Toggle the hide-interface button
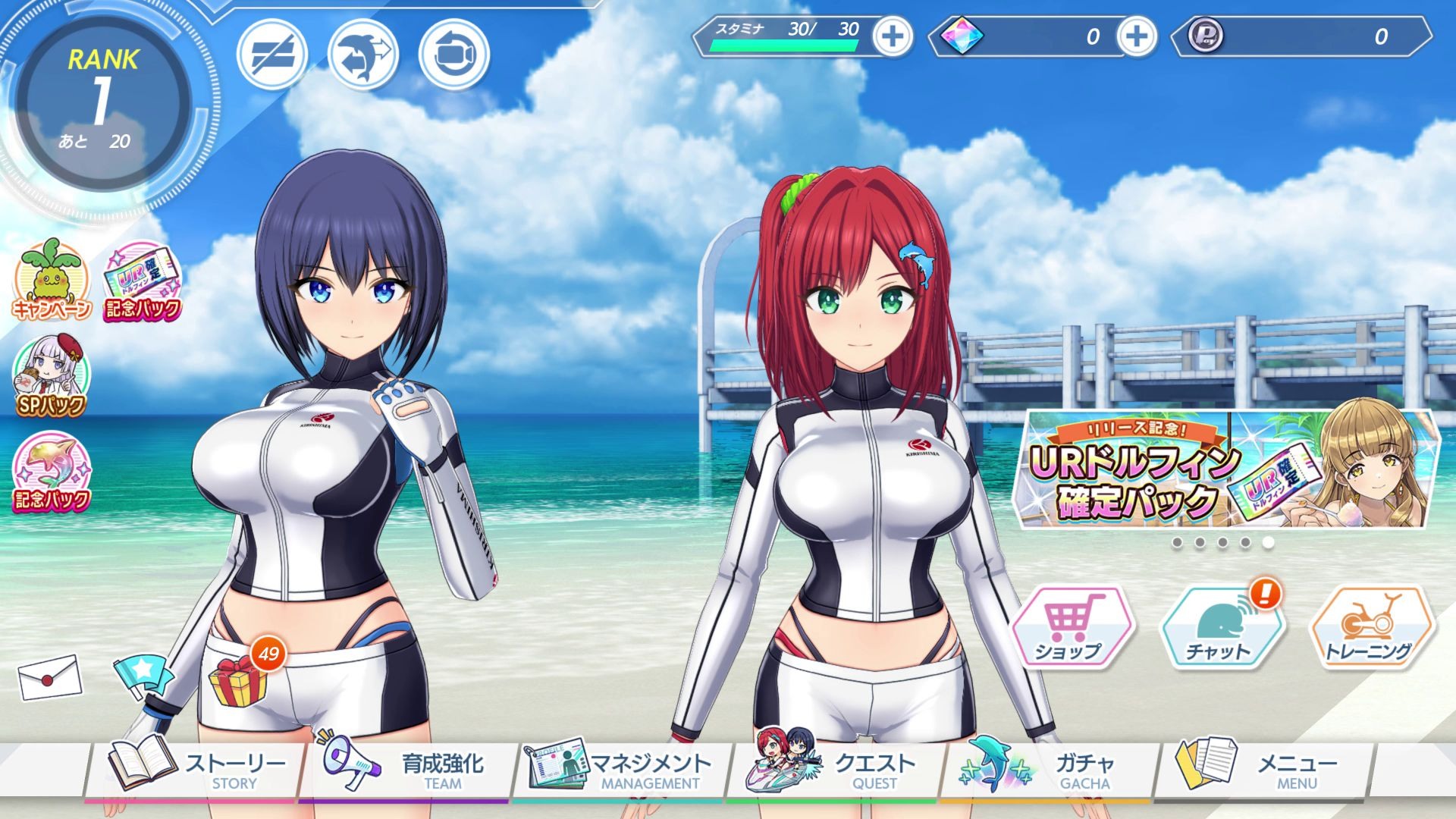The image size is (1456, 819). click(272, 55)
